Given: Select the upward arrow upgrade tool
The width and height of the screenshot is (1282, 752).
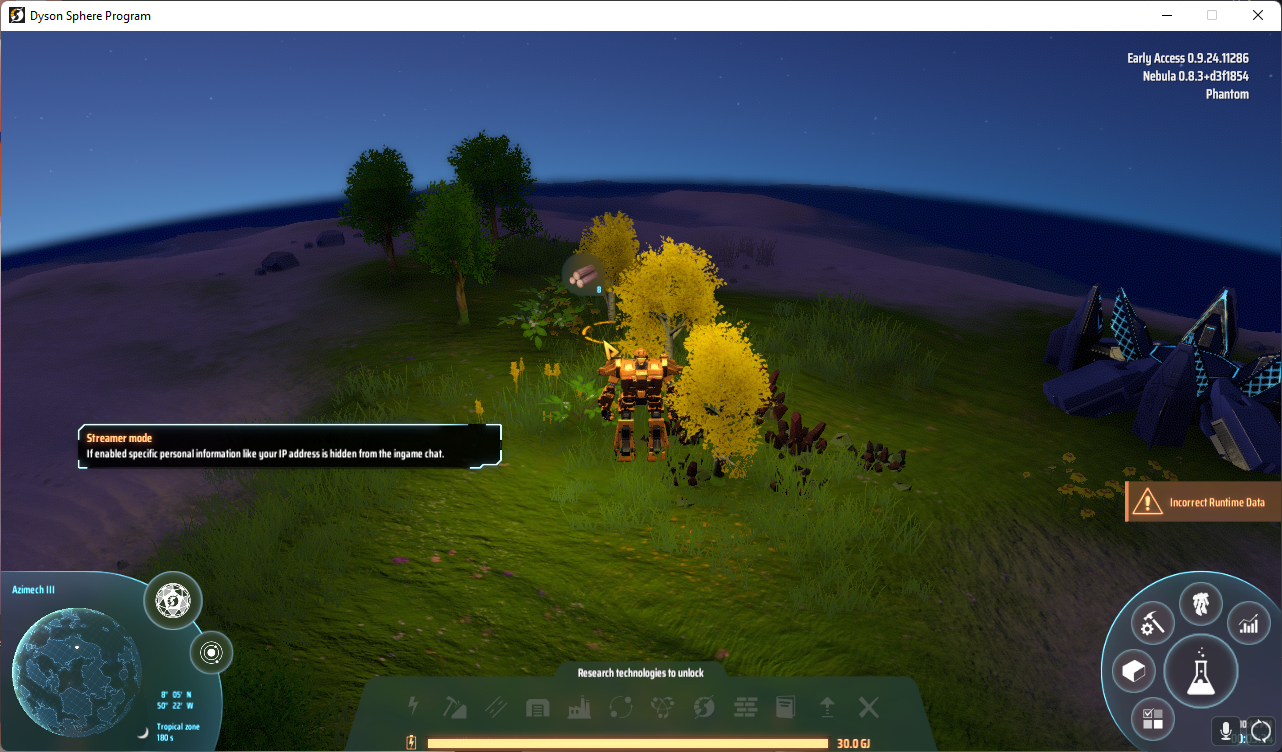Looking at the screenshot, I should point(827,708).
